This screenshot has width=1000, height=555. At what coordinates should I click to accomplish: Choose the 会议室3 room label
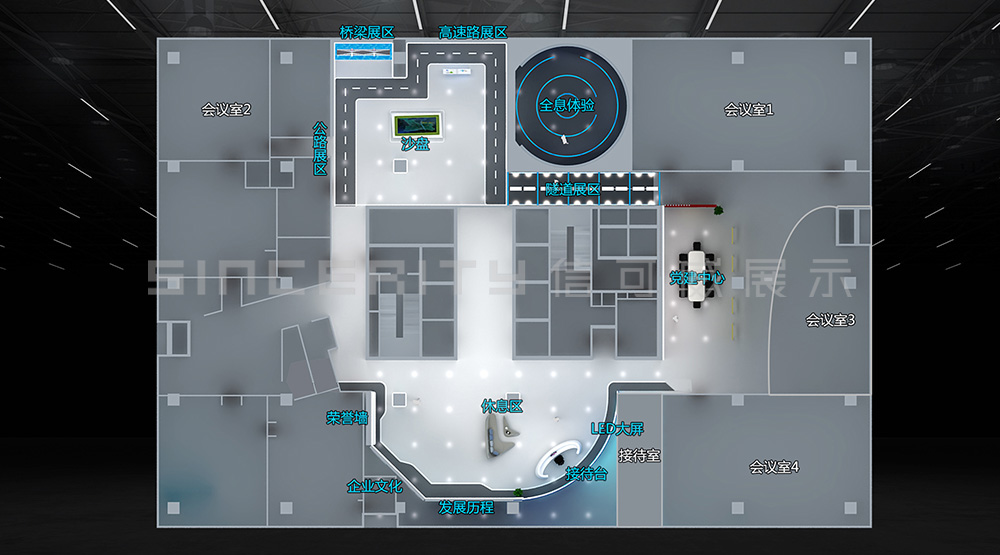[x=830, y=320]
